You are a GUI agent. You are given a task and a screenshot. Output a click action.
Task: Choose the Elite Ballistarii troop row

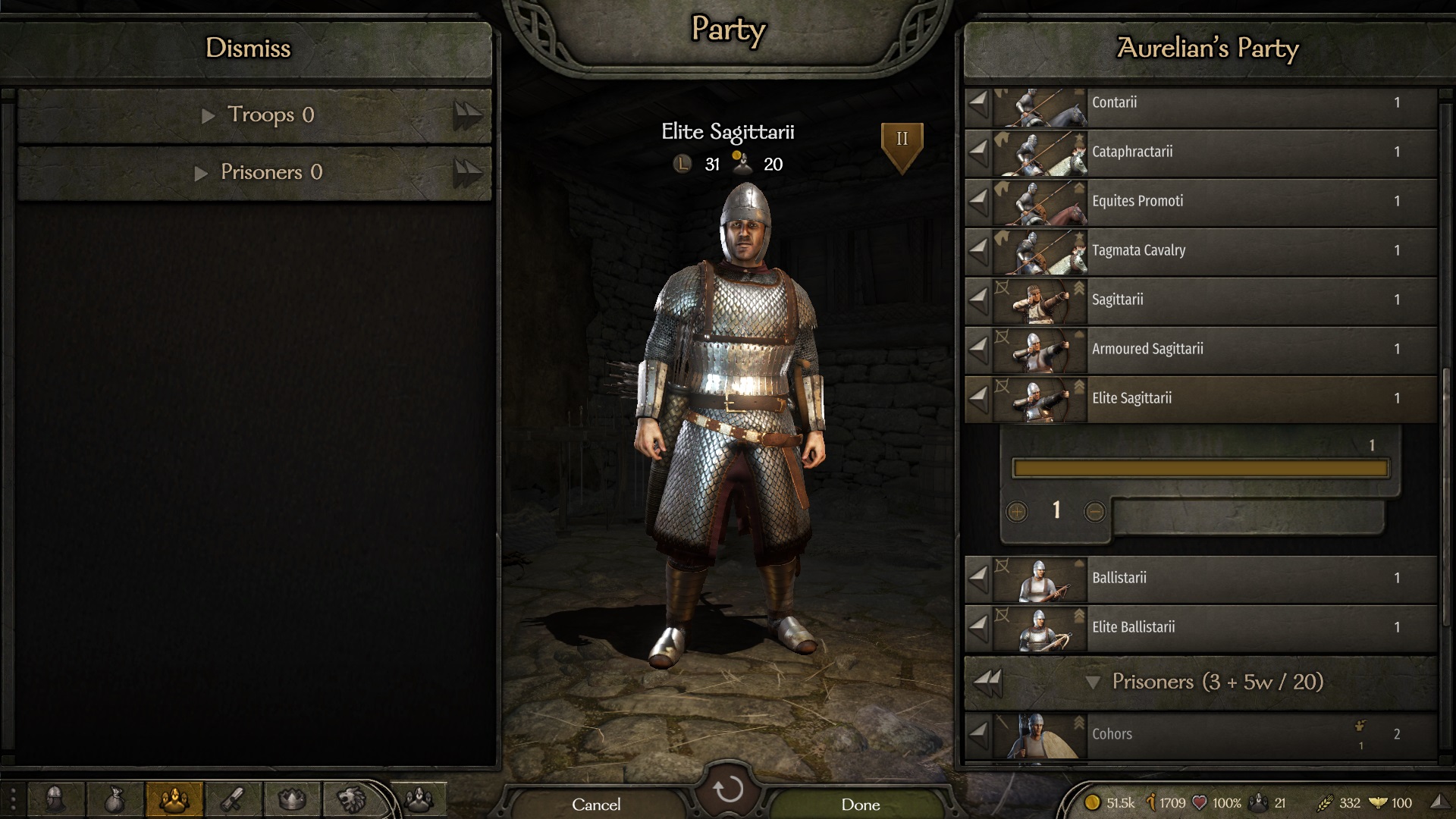(x=1244, y=628)
